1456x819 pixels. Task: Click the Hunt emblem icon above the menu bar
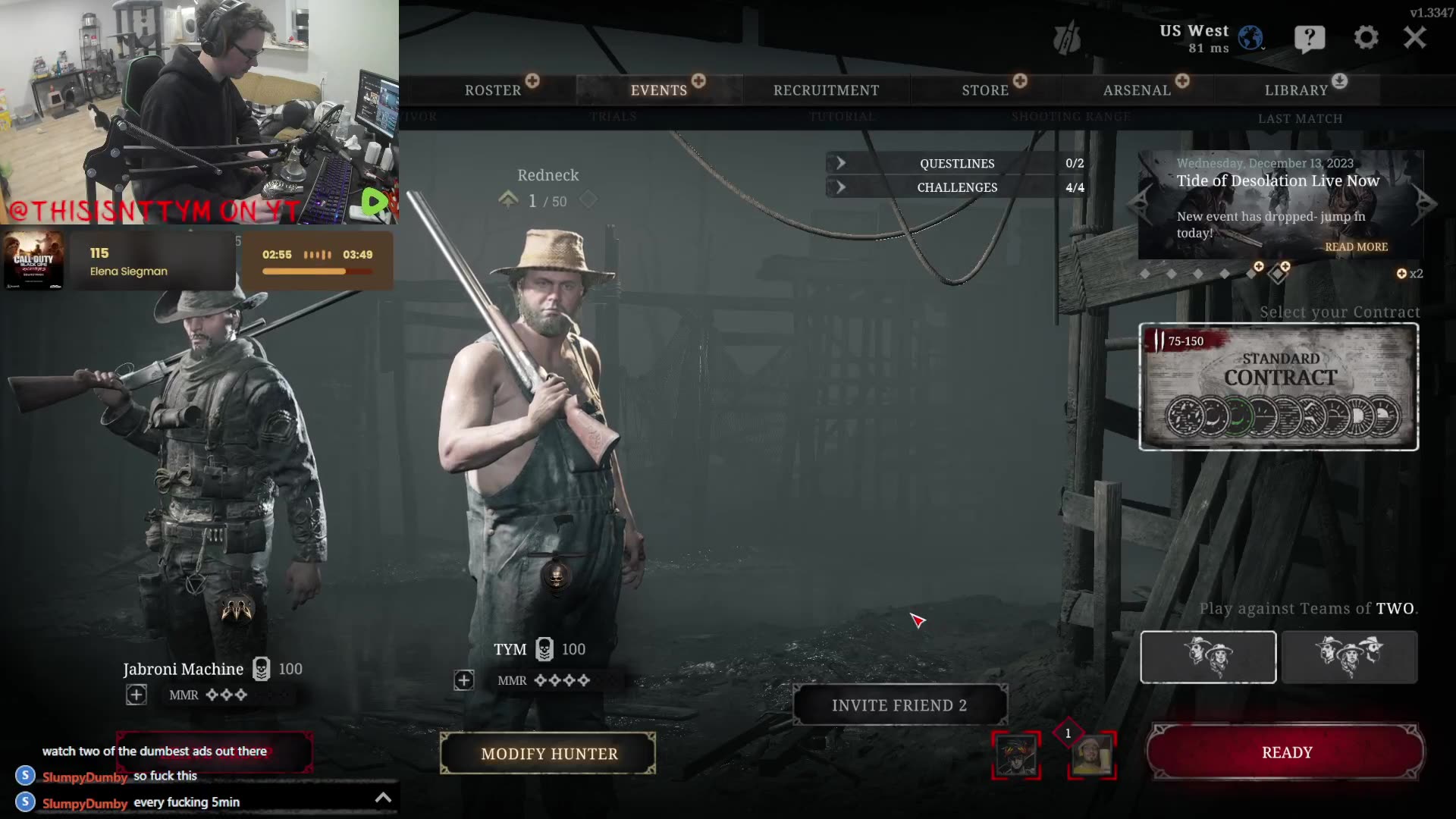1068,36
